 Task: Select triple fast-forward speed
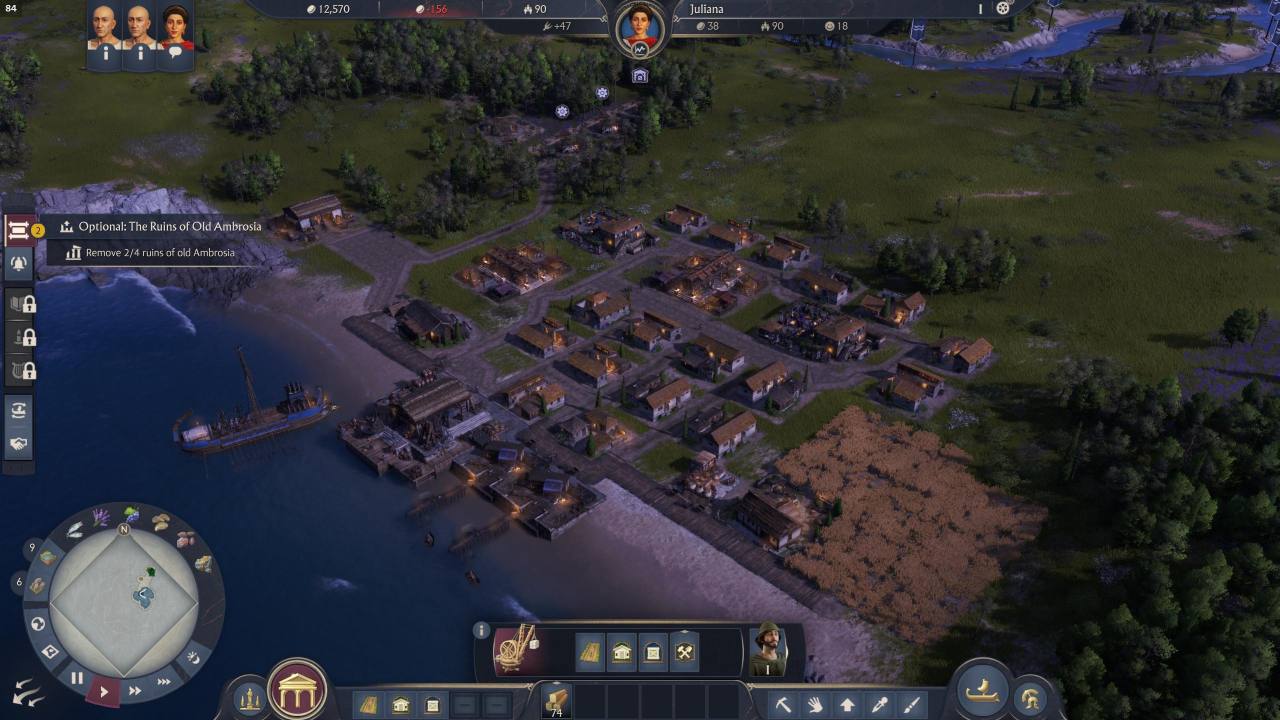coord(164,682)
